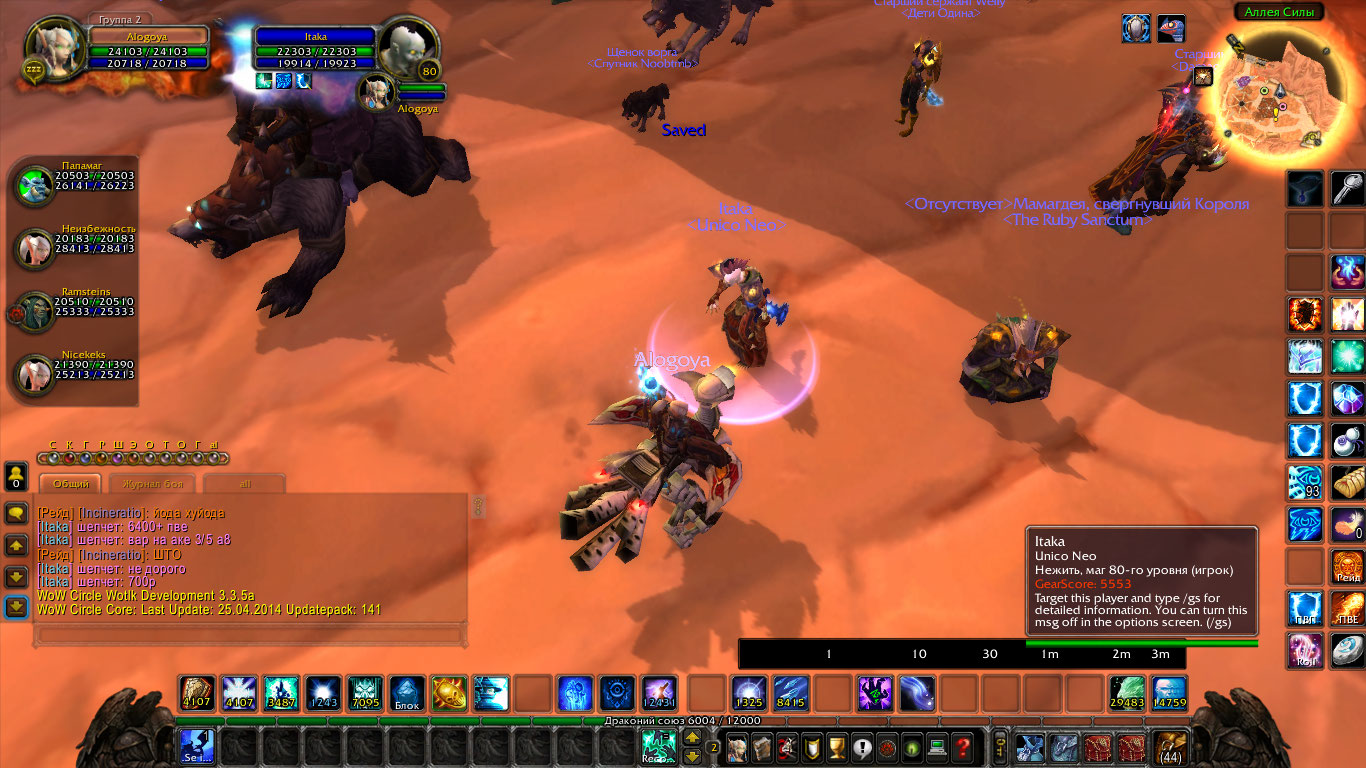Activate the ПВЕ fire macro

point(1347,608)
